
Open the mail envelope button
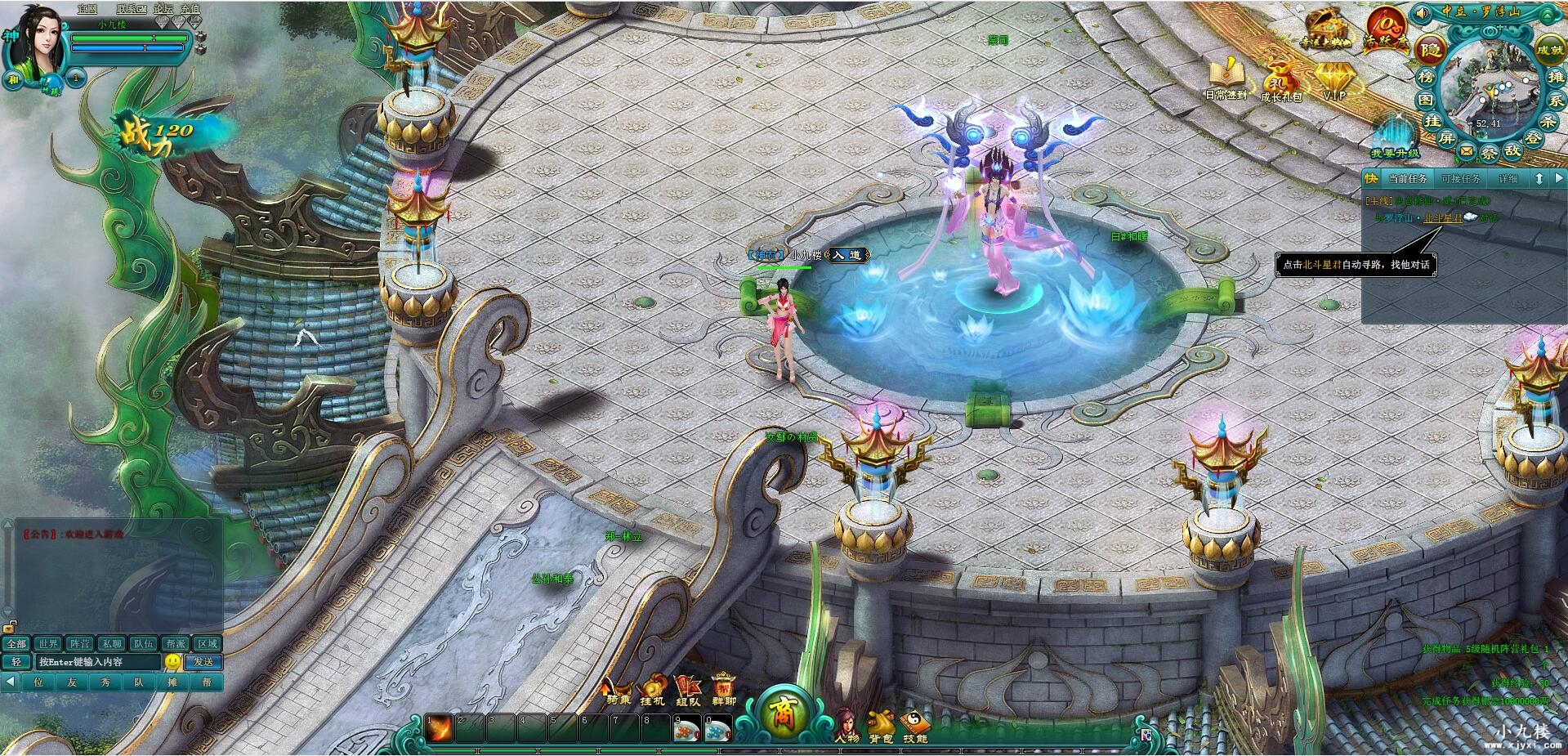(x=1467, y=151)
